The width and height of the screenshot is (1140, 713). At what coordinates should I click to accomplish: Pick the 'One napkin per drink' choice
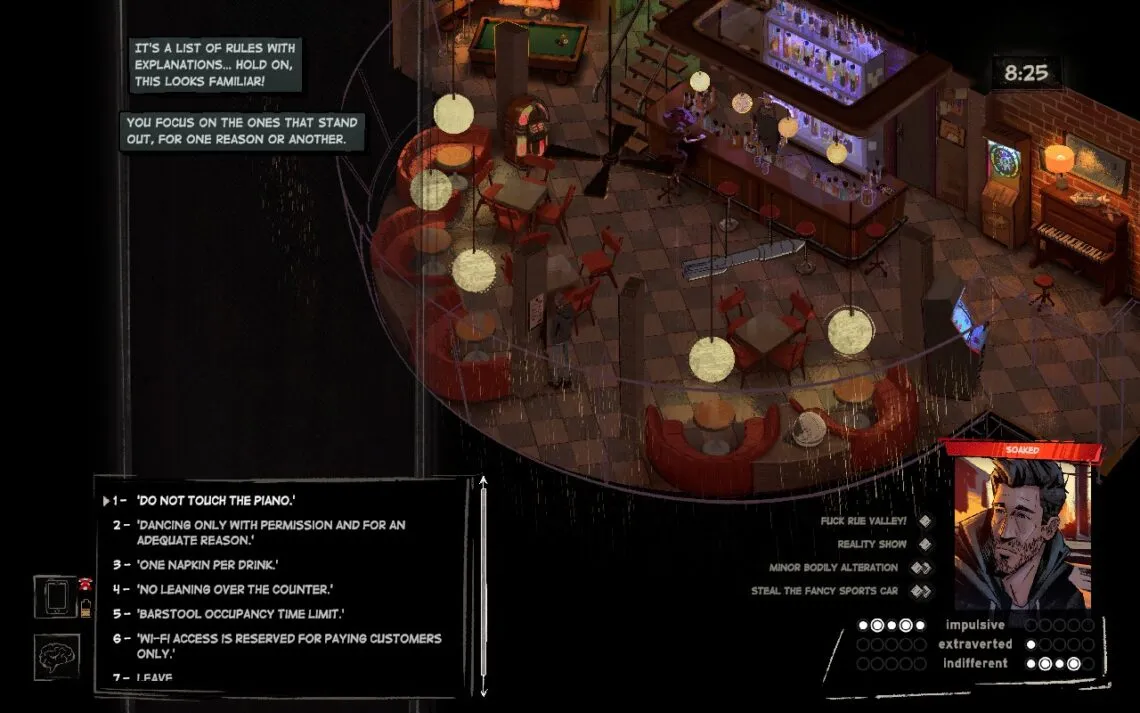point(207,565)
